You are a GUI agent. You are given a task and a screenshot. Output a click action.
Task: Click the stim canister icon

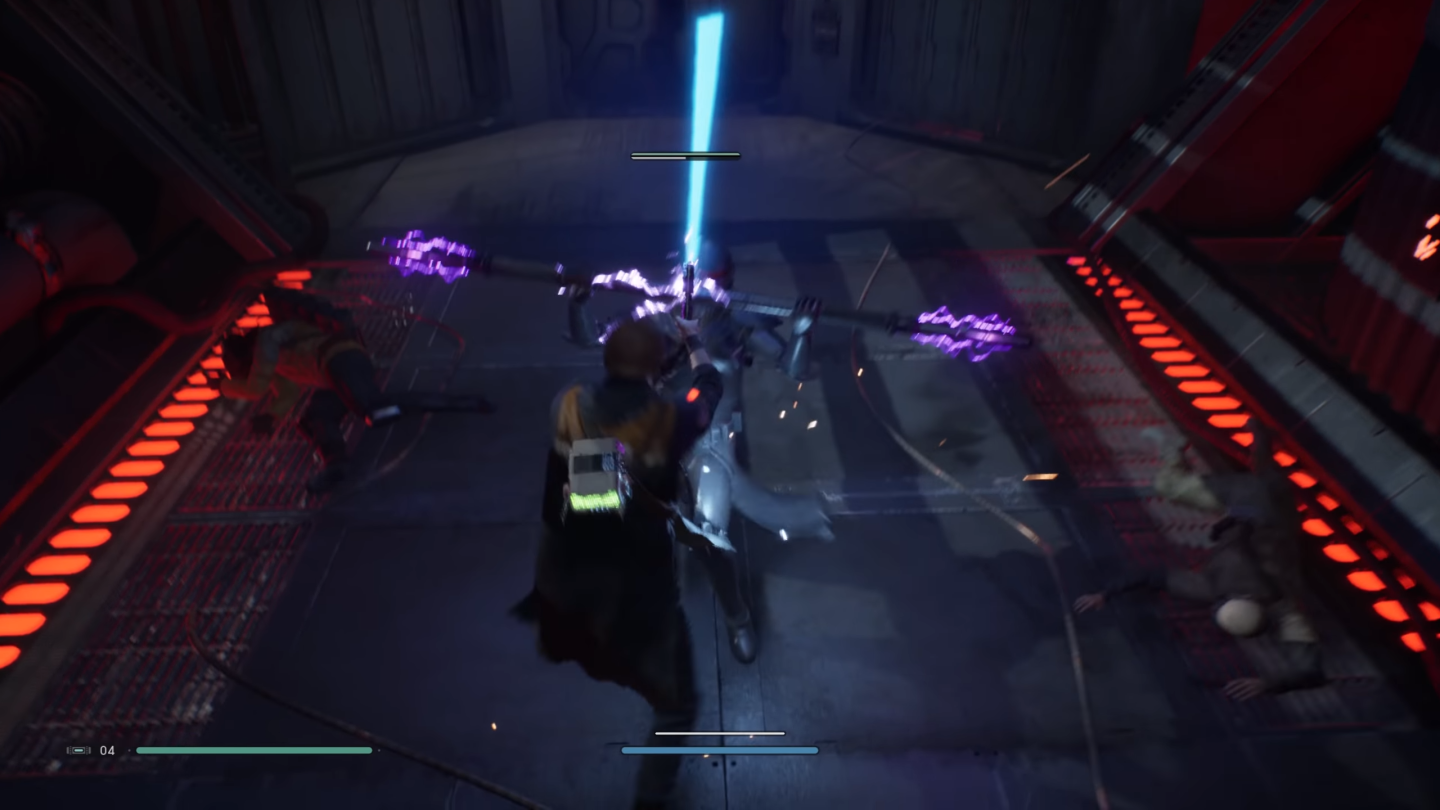[x=78, y=750]
